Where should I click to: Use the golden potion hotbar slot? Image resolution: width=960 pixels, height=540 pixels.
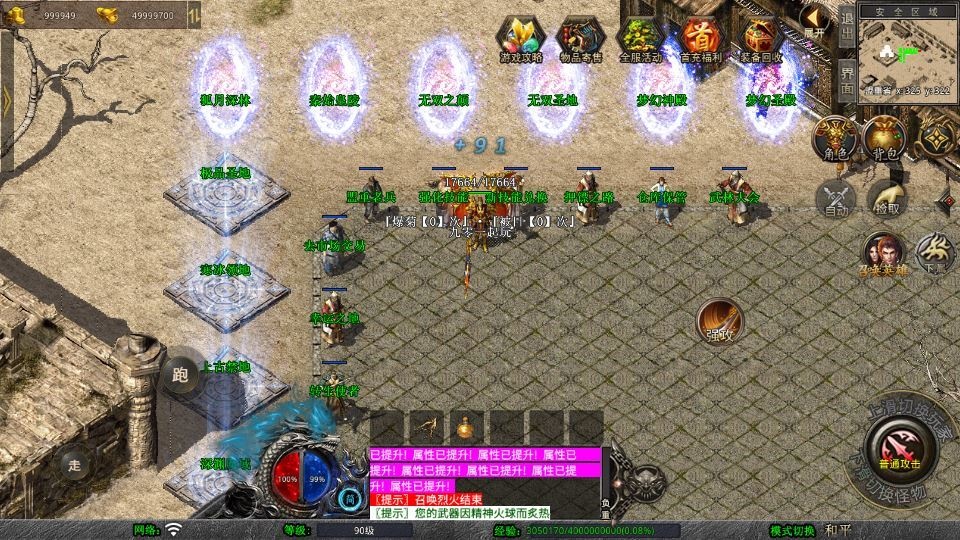(x=467, y=428)
